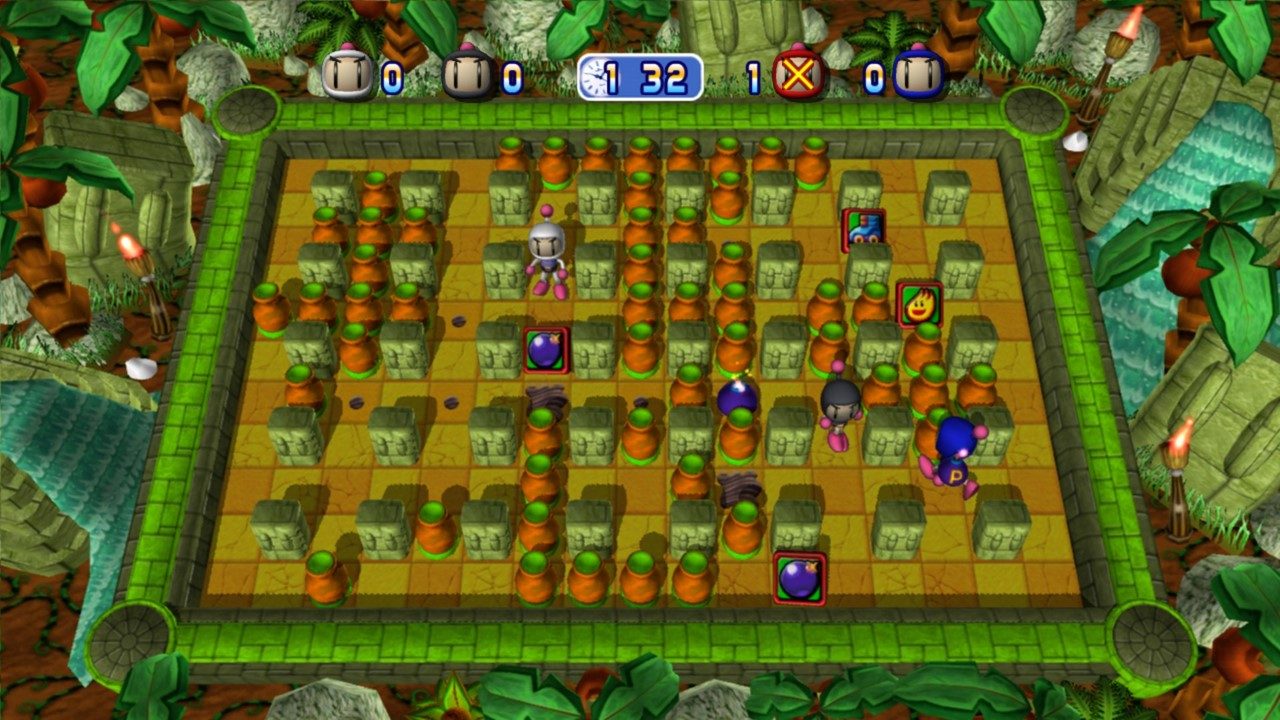Click the purple bomb in the arena center
The height and width of the screenshot is (720, 1280).
coord(737,400)
